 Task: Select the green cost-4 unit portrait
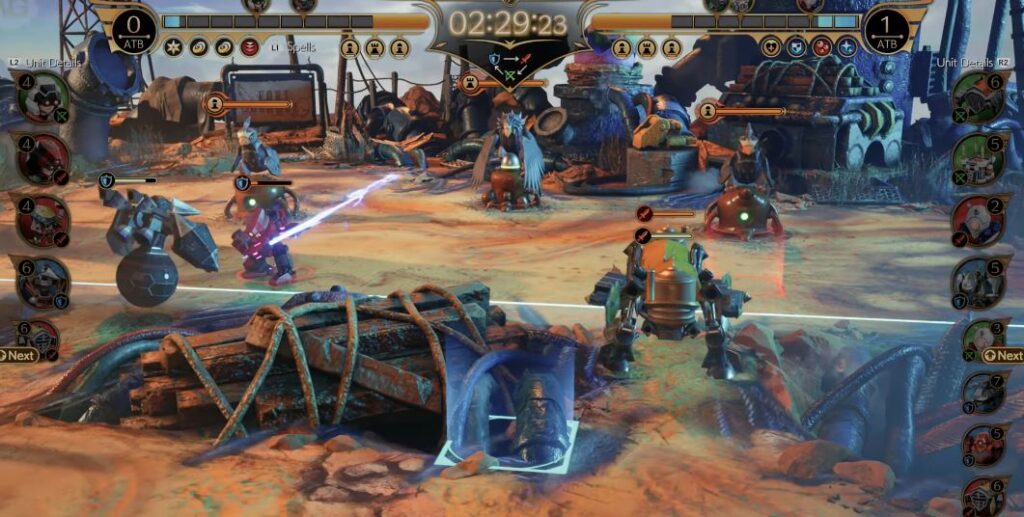pos(43,97)
